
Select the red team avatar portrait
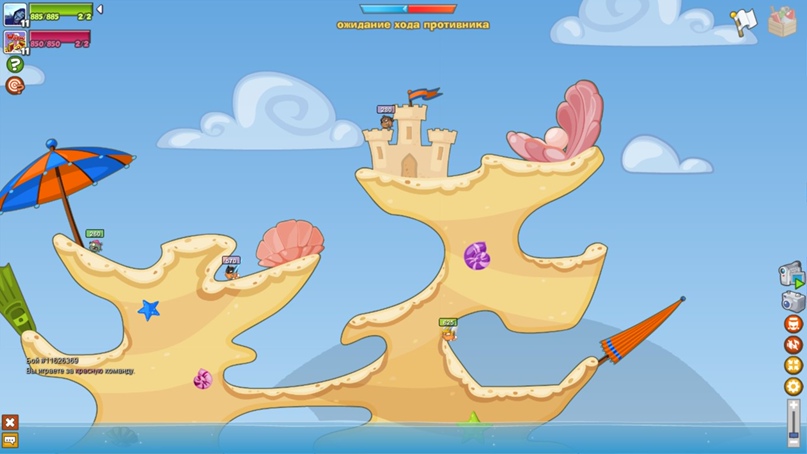(x=15, y=42)
